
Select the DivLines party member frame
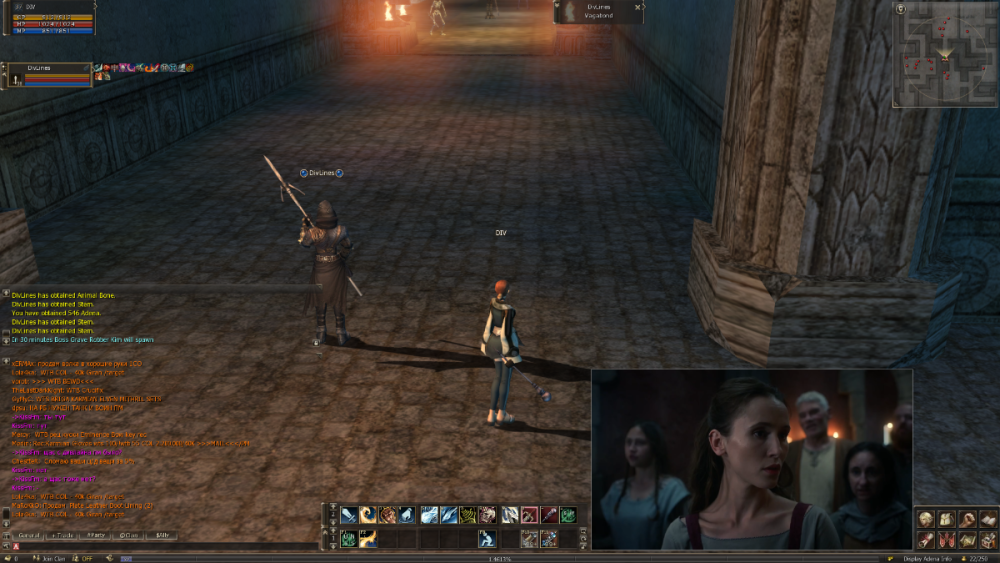pos(48,74)
